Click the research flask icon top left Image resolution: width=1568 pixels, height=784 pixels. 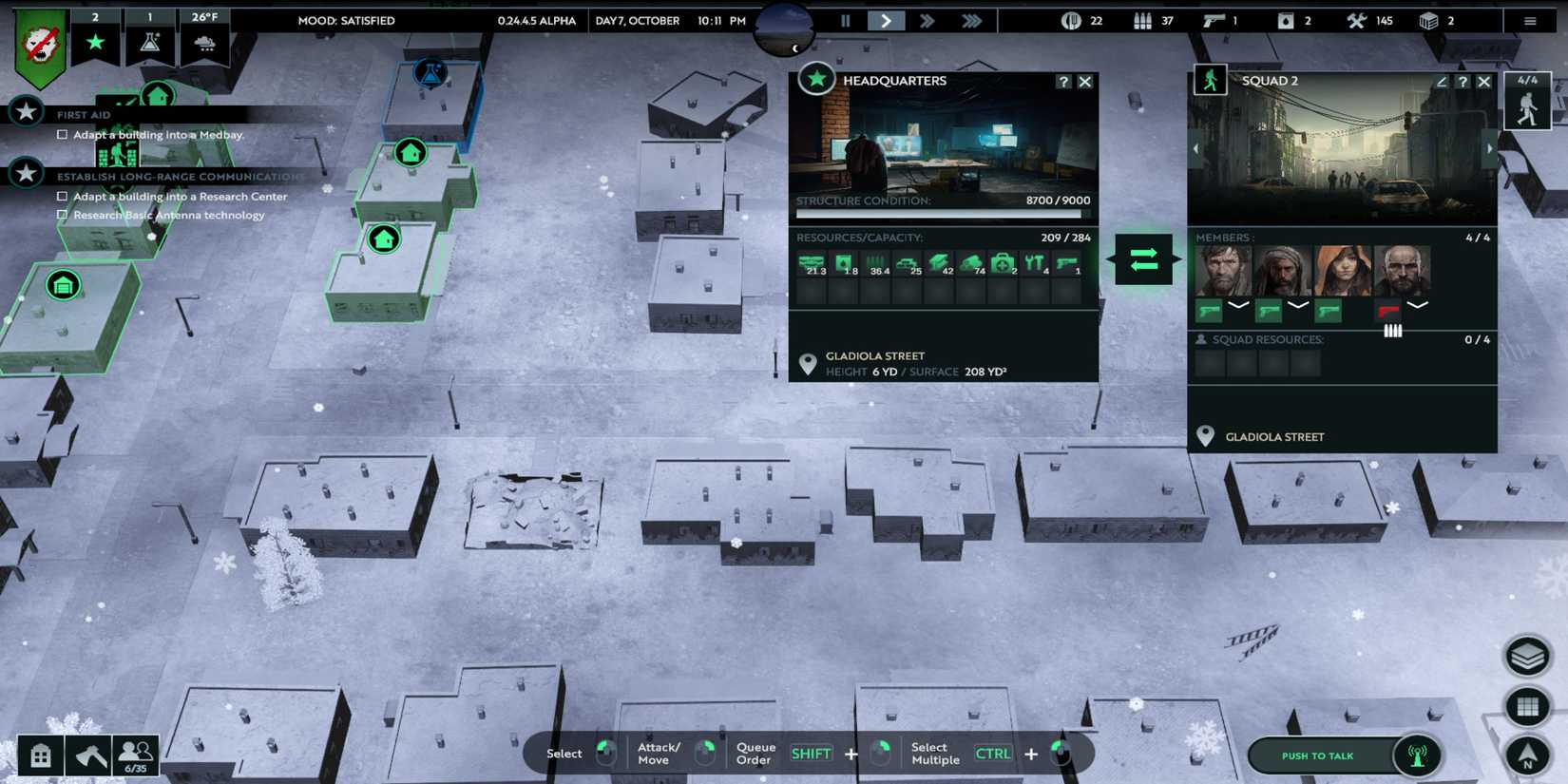[150, 43]
